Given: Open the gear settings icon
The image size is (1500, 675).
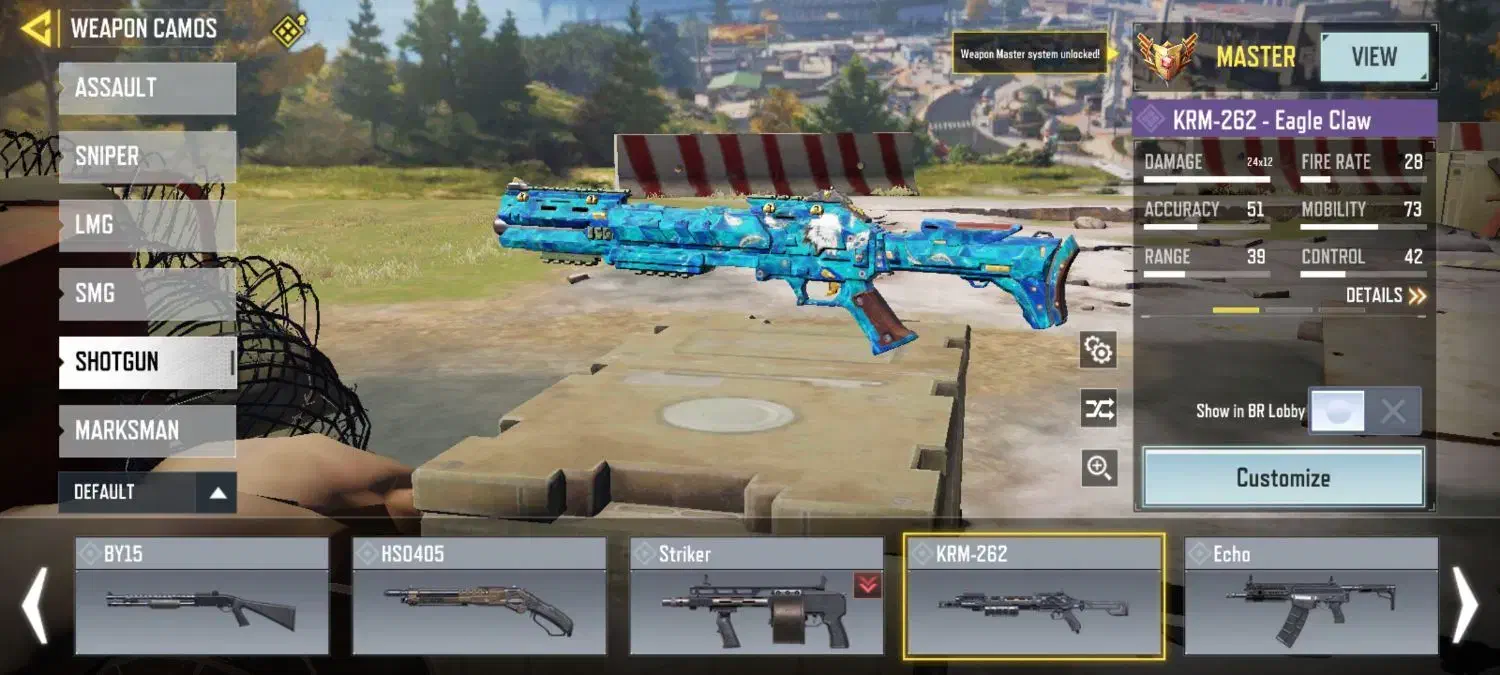Looking at the screenshot, I should point(1099,351).
